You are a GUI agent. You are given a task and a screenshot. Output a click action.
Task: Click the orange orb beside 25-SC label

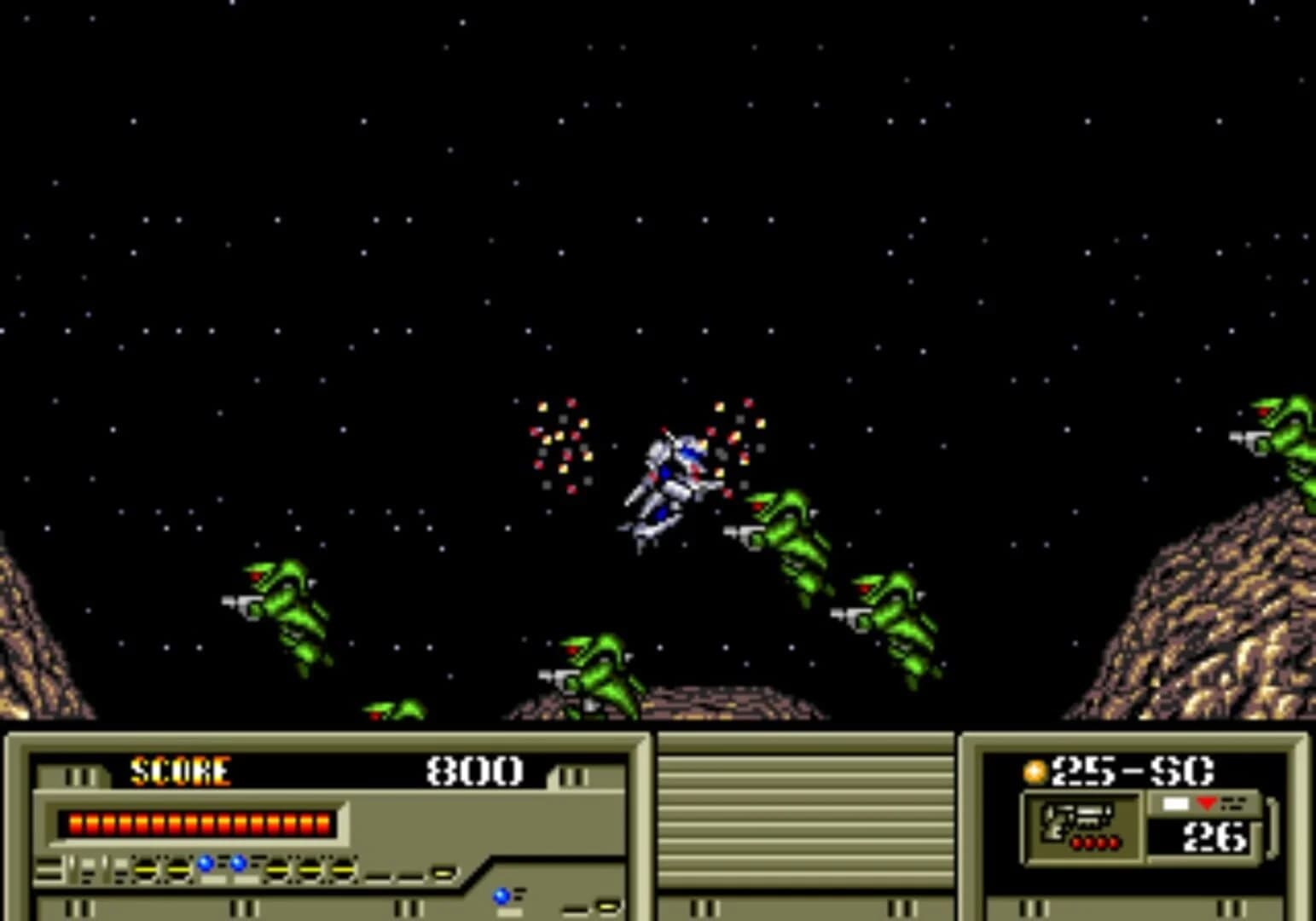[1035, 773]
